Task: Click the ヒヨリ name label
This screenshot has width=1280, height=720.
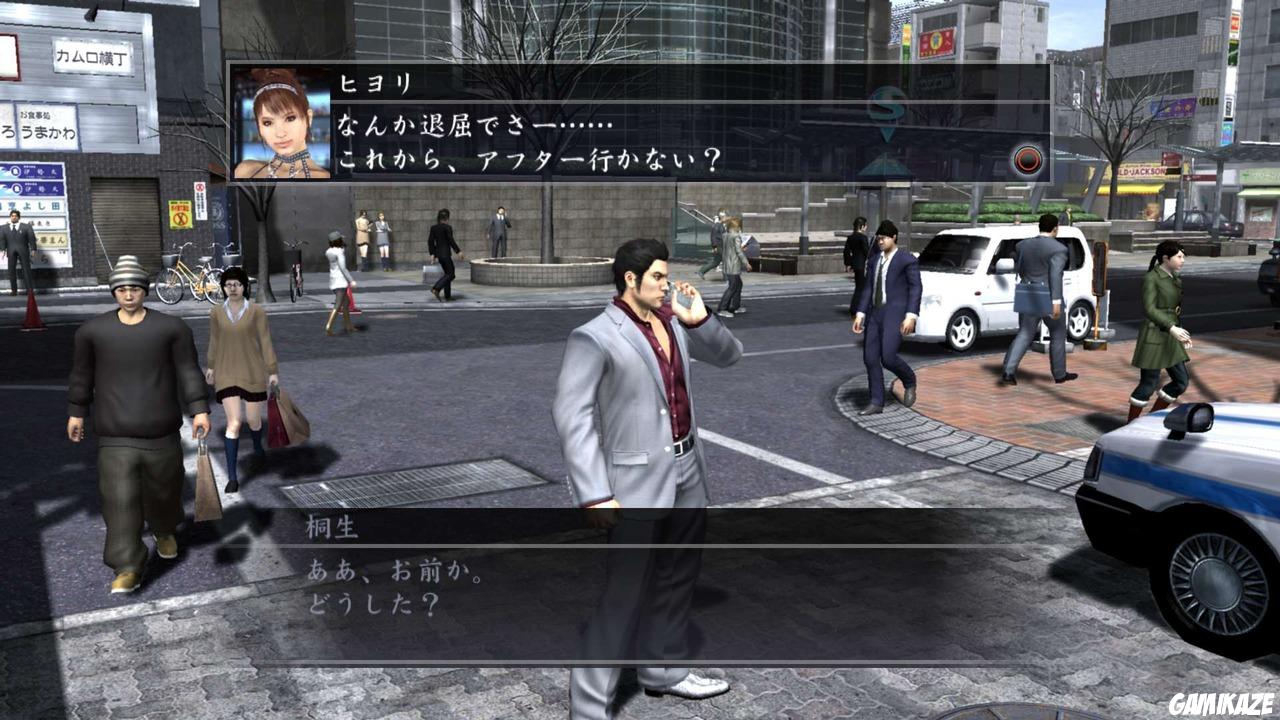Action: 370,85
